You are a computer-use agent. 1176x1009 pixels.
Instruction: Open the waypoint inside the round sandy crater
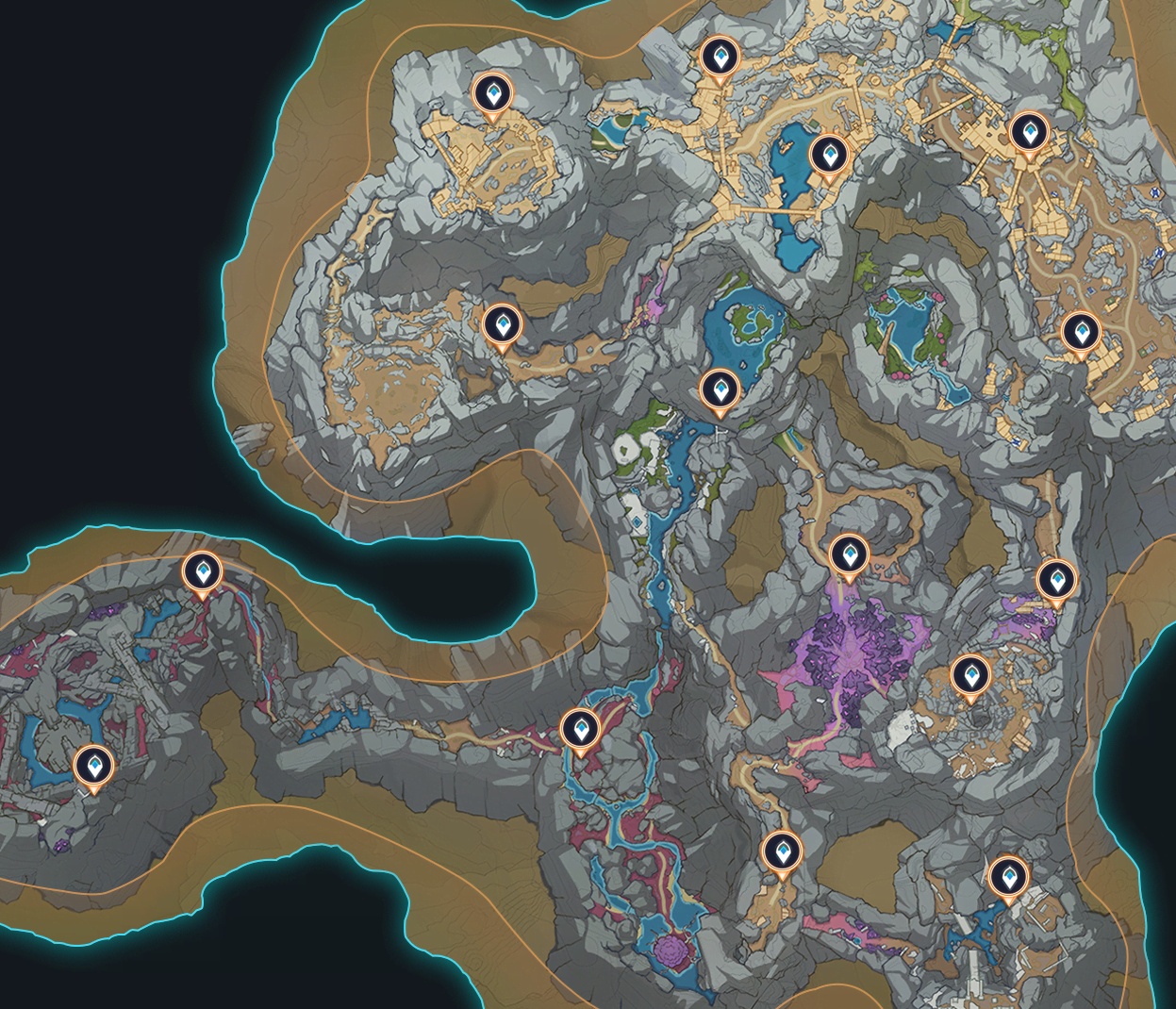[x=969, y=675]
